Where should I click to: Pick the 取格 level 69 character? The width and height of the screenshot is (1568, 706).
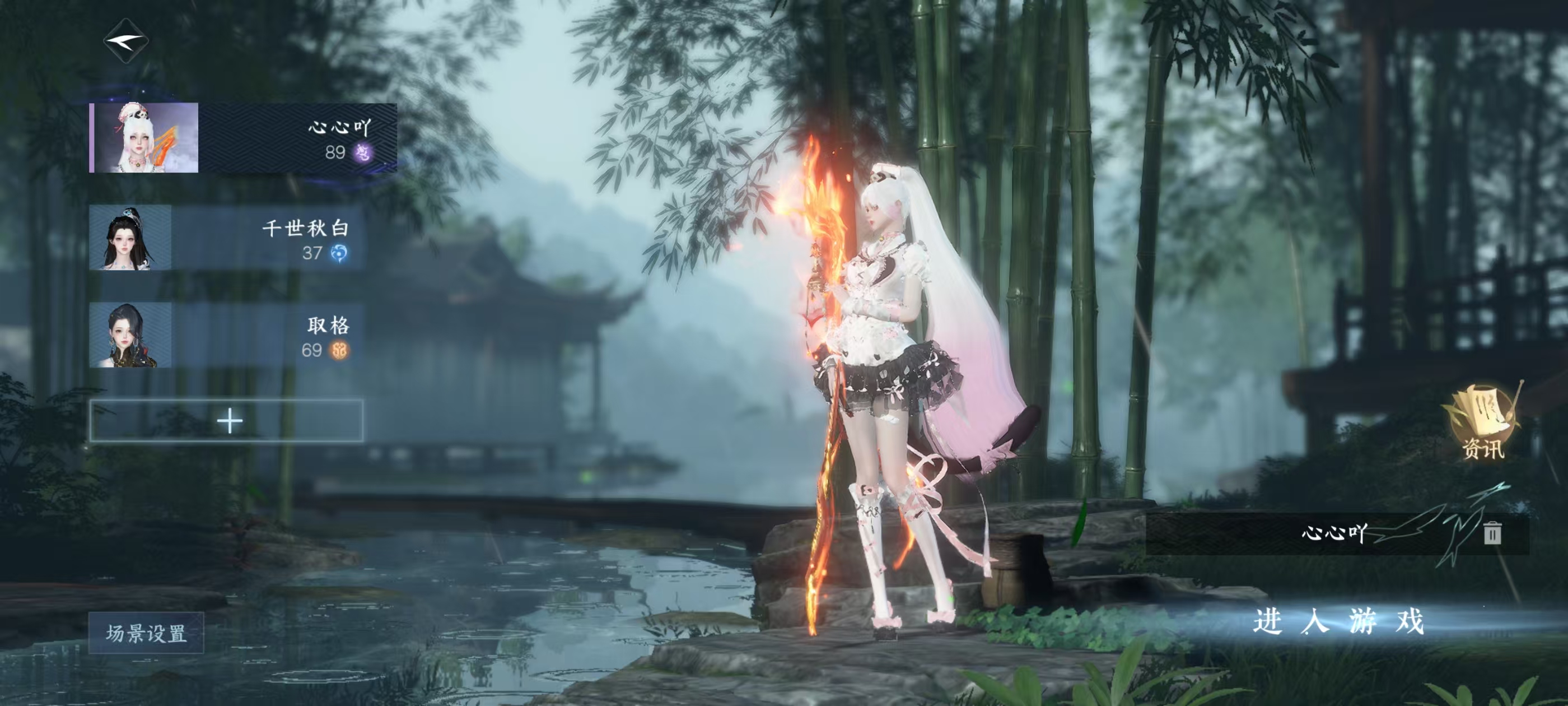tap(227, 336)
